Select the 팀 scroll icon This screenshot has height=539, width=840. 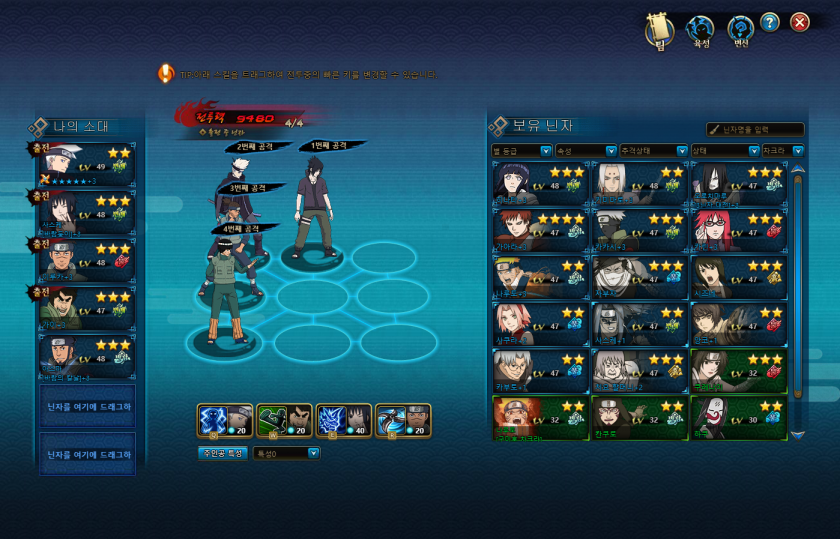click(x=660, y=30)
